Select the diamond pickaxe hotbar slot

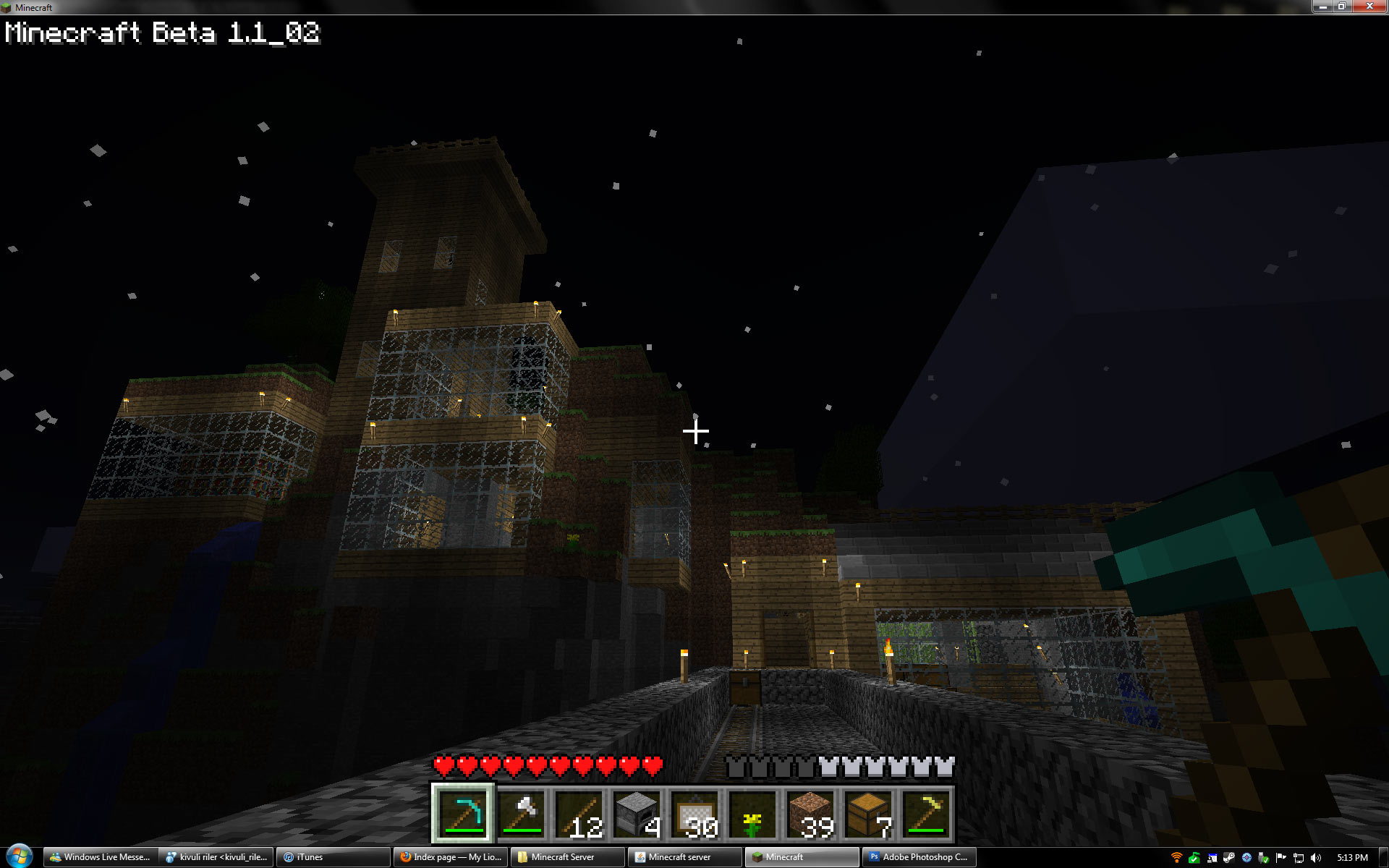pyautogui.click(x=463, y=814)
